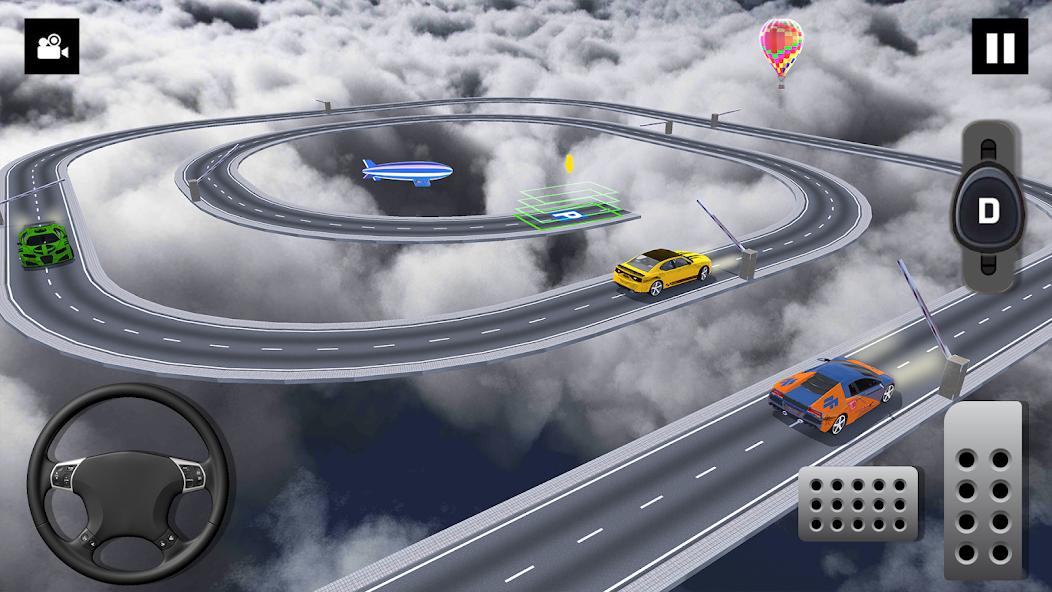The width and height of the screenshot is (1052, 592).
Task: Switch the camera view
Action: tap(51, 46)
